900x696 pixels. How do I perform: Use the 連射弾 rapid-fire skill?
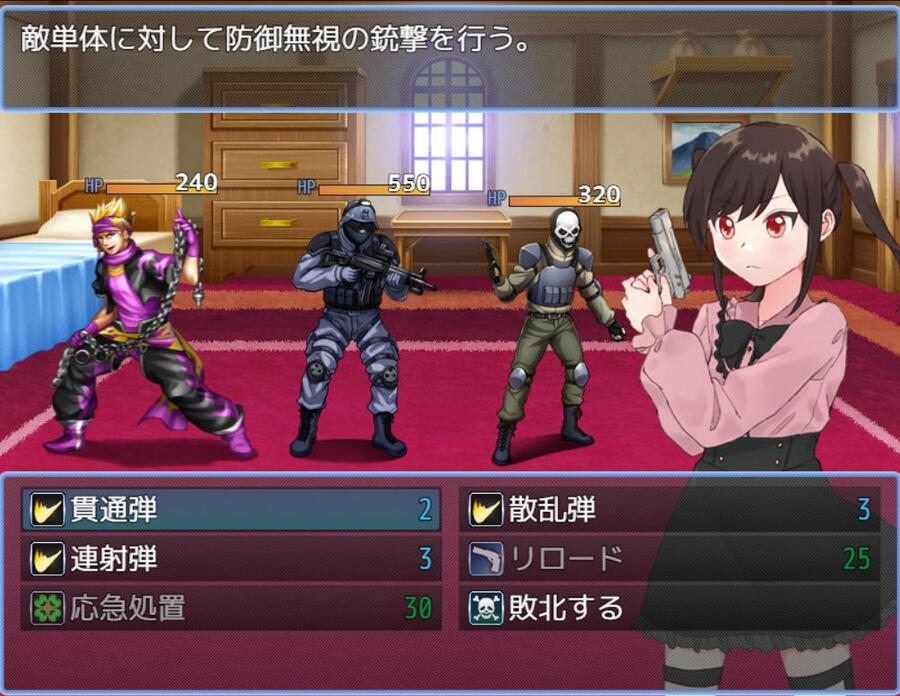coord(231,559)
